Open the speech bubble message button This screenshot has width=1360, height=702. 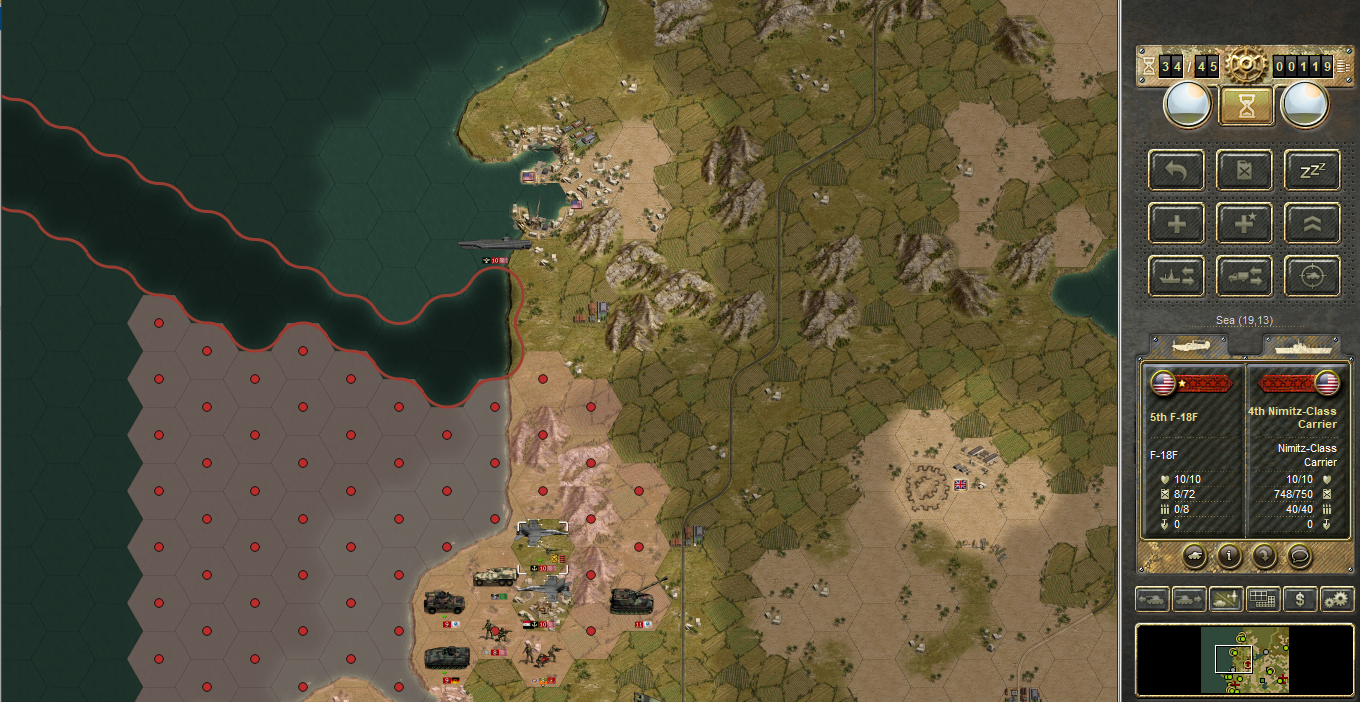pos(1299,555)
